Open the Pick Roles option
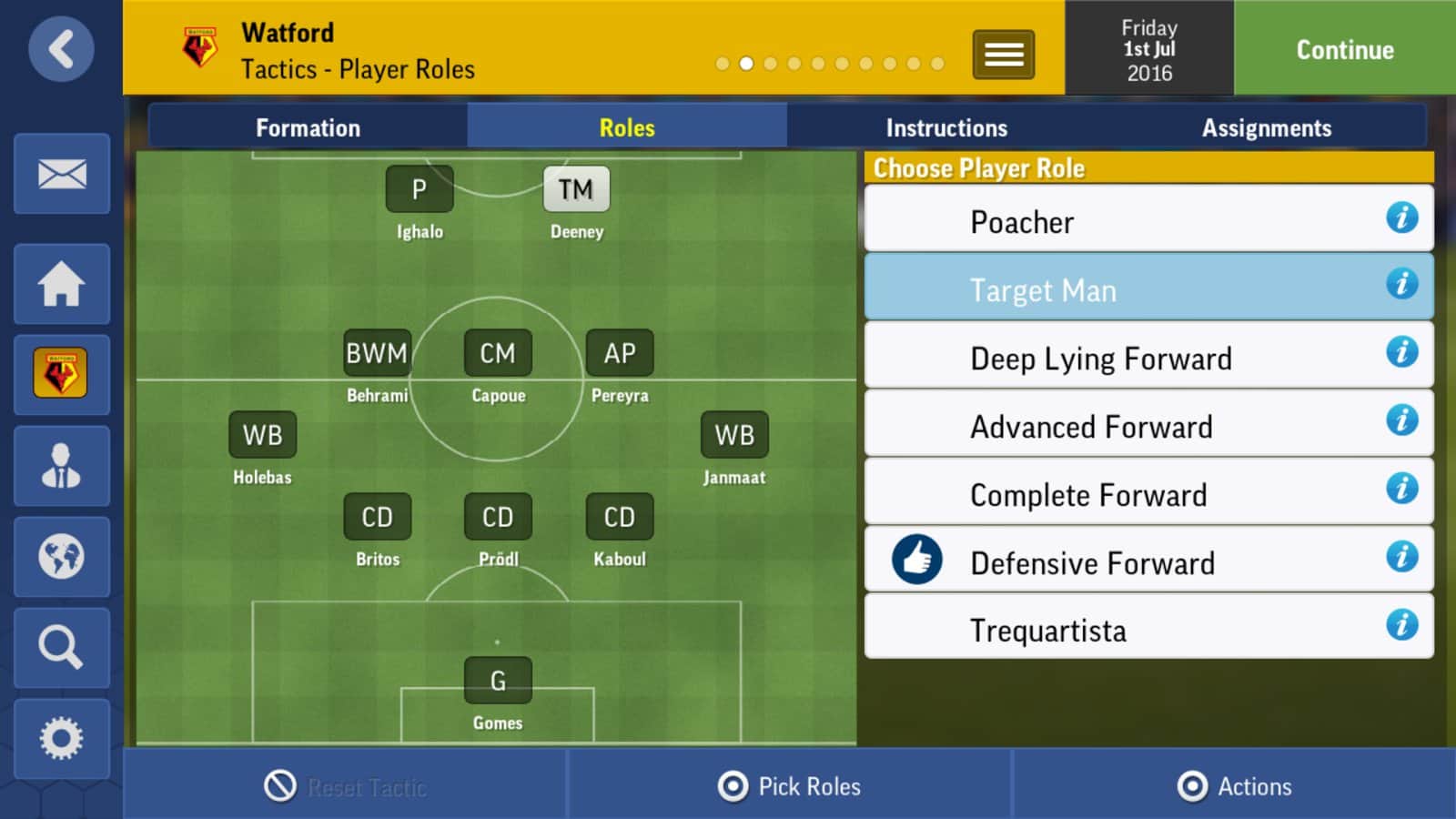 pos(790,786)
